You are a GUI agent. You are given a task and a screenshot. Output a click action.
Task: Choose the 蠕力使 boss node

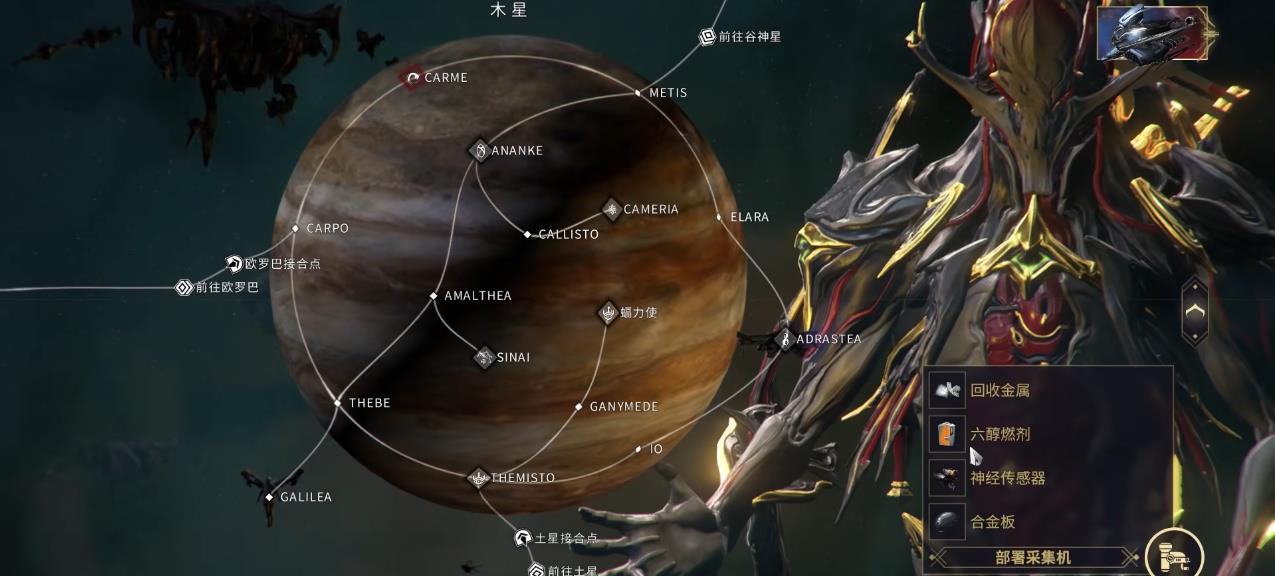(x=608, y=313)
